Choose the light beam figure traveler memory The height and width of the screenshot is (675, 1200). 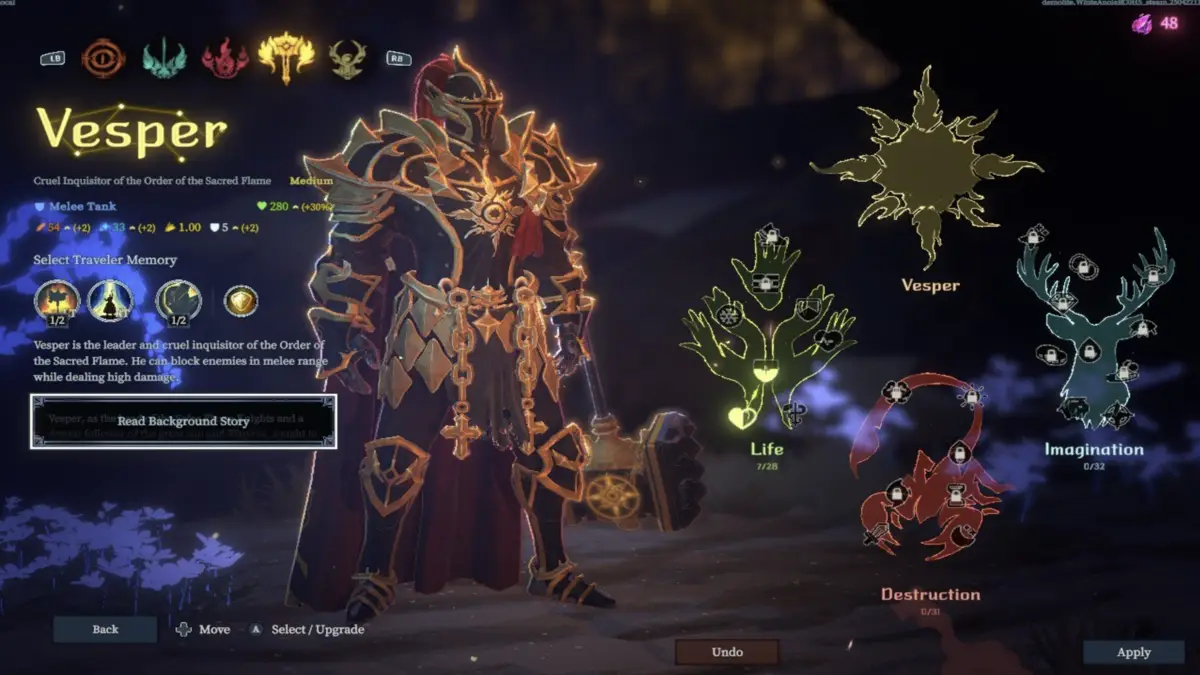[x=110, y=300]
